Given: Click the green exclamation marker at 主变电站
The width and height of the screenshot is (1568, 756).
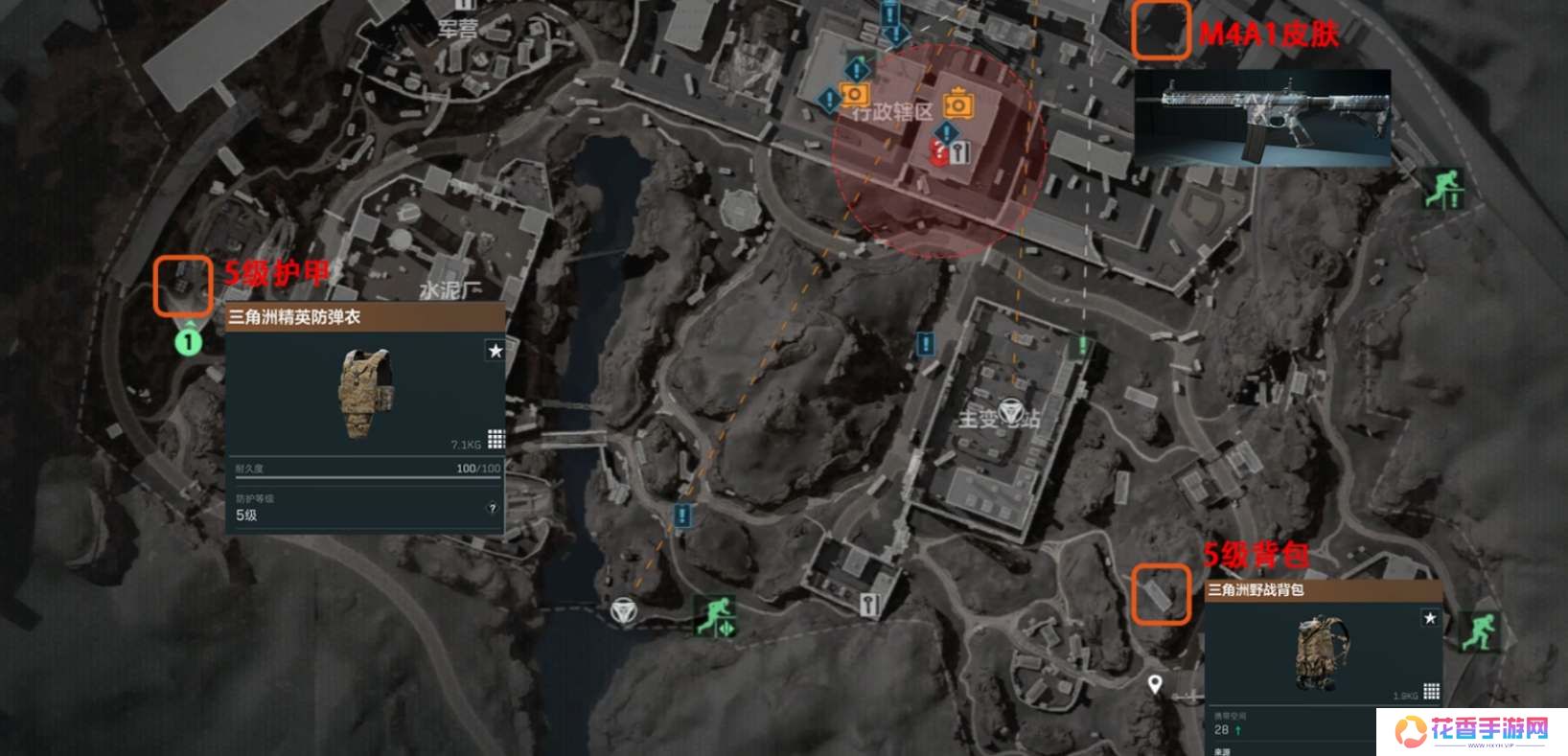Looking at the screenshot, I should 1084,343.
